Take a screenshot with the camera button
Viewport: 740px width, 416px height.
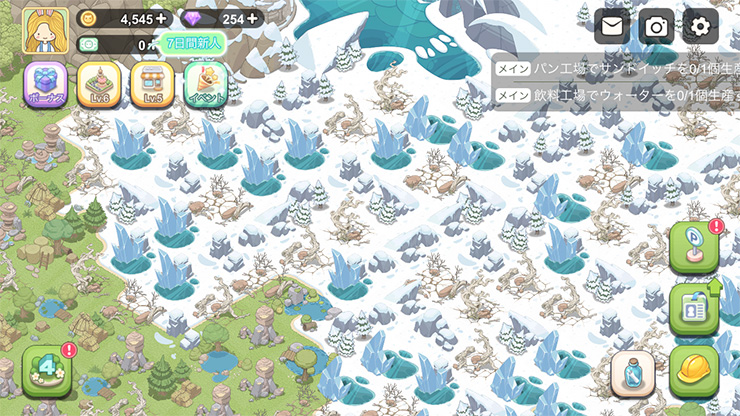point(657,26)
